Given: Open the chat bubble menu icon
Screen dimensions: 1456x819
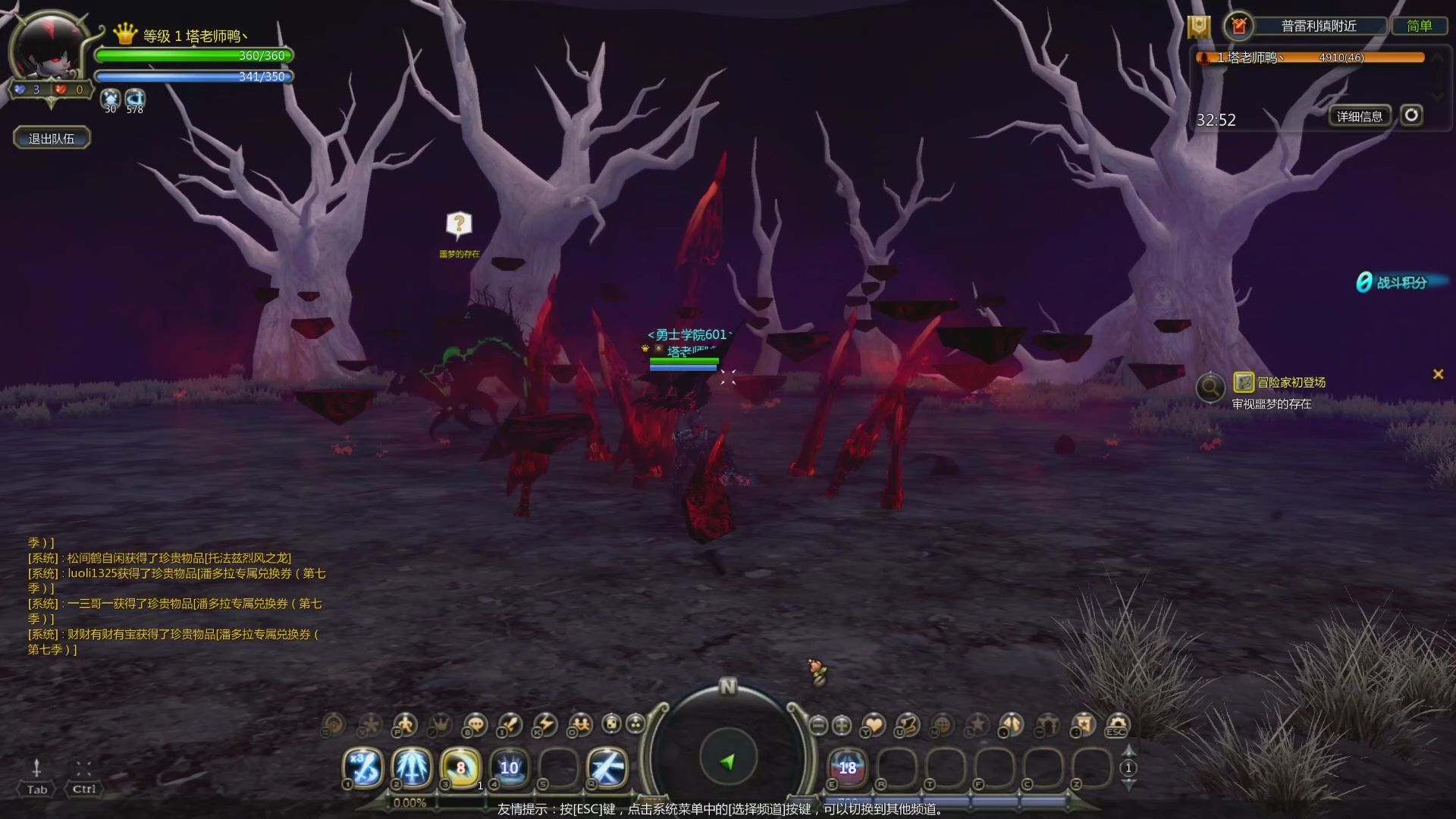Looking at the screenshot, I should coord(475,725).
